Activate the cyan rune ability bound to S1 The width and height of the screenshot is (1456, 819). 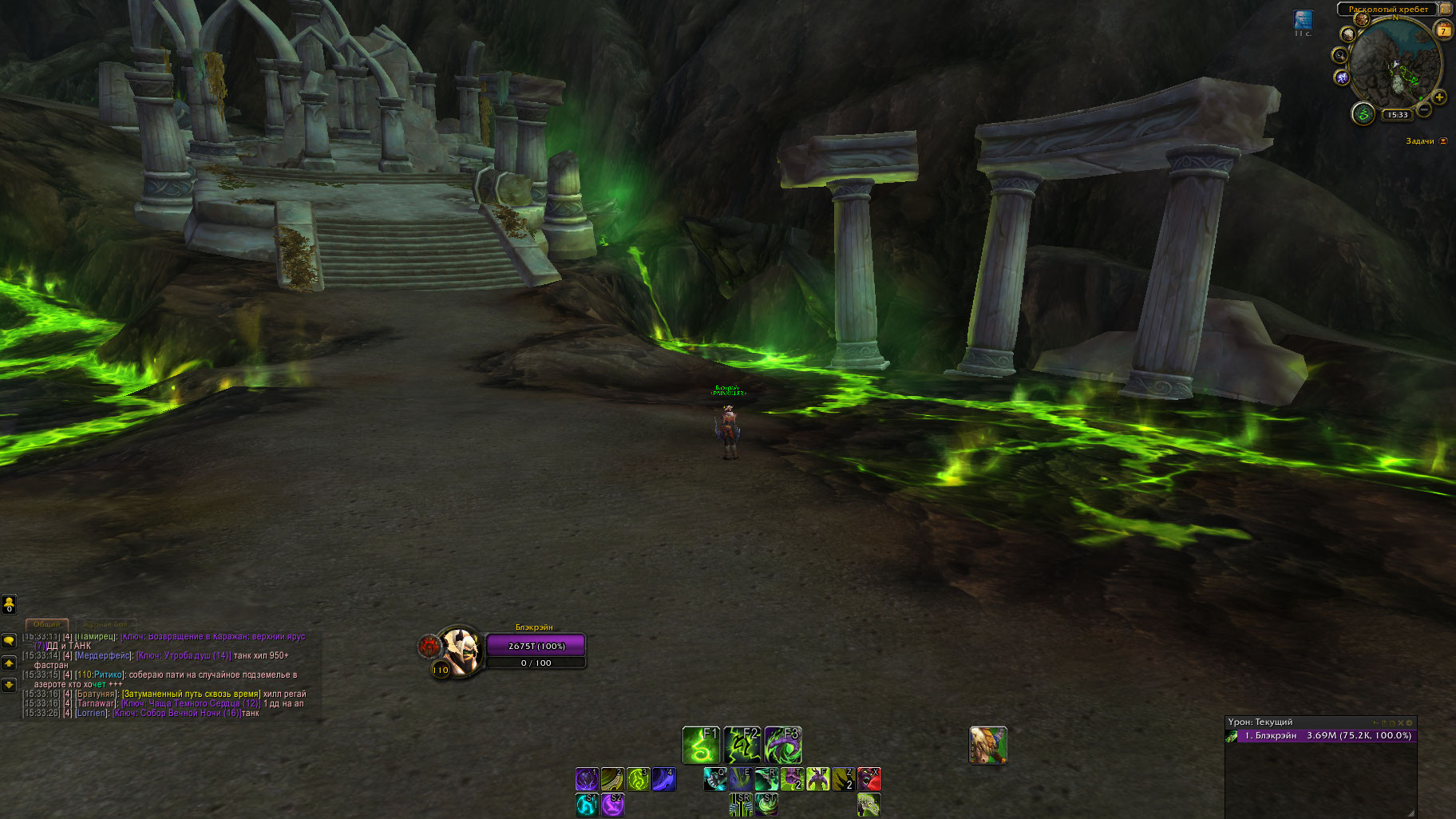point(587,804)
